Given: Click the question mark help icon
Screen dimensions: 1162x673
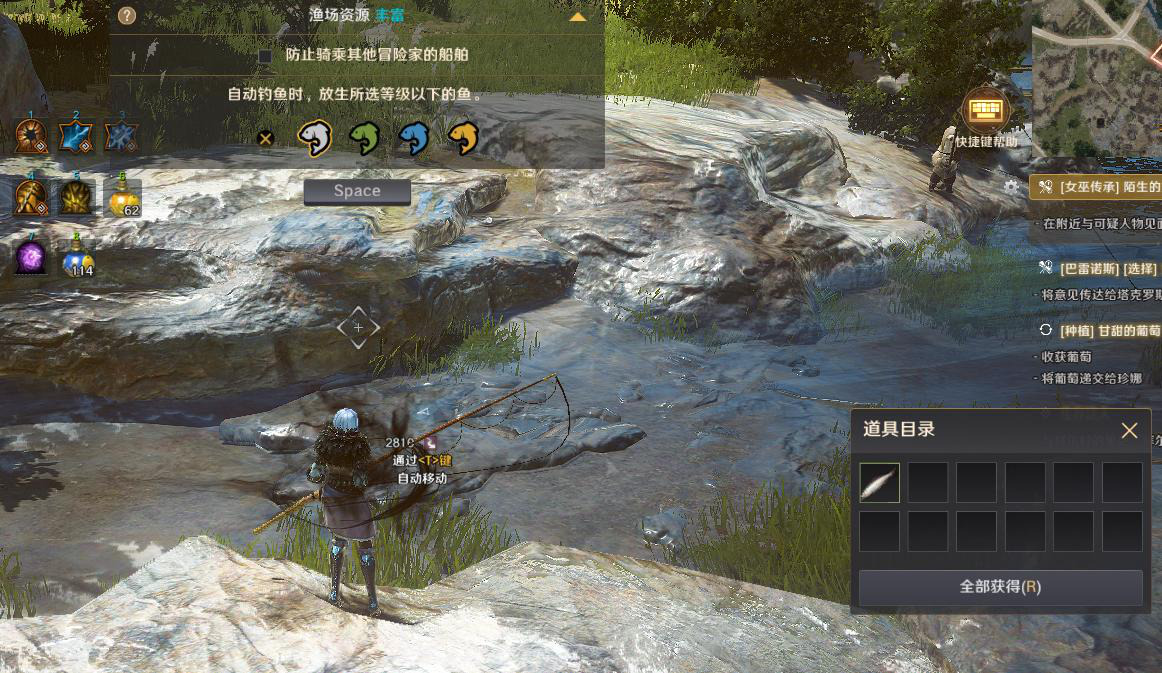Looking at the screenshot, I should (x=126, y=16).
